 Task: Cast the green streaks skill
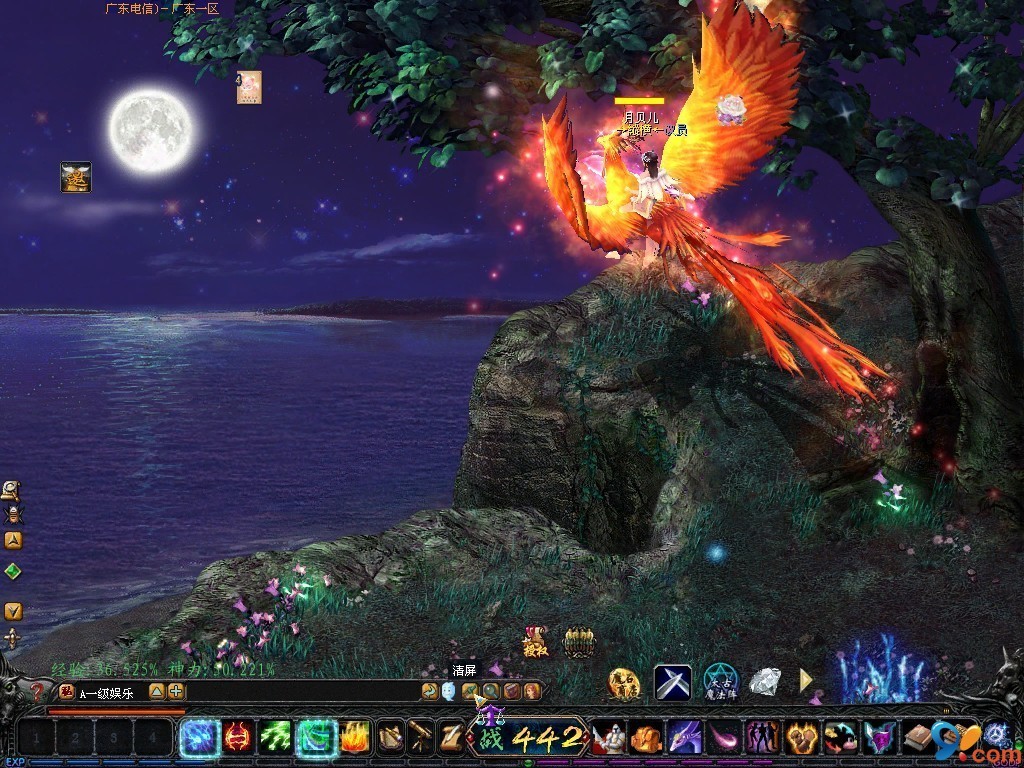coord(276,738)
